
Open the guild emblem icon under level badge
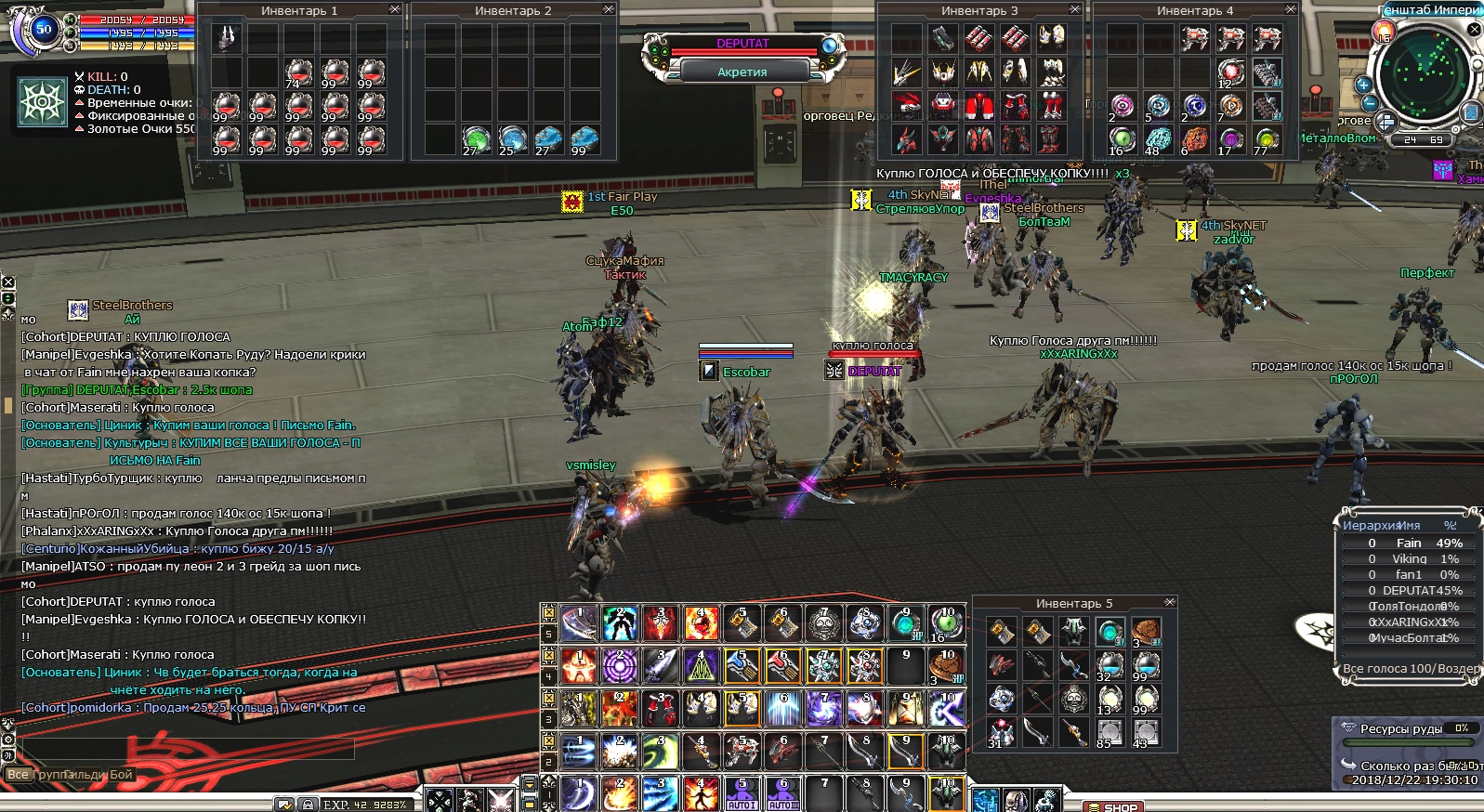point(42,101)
